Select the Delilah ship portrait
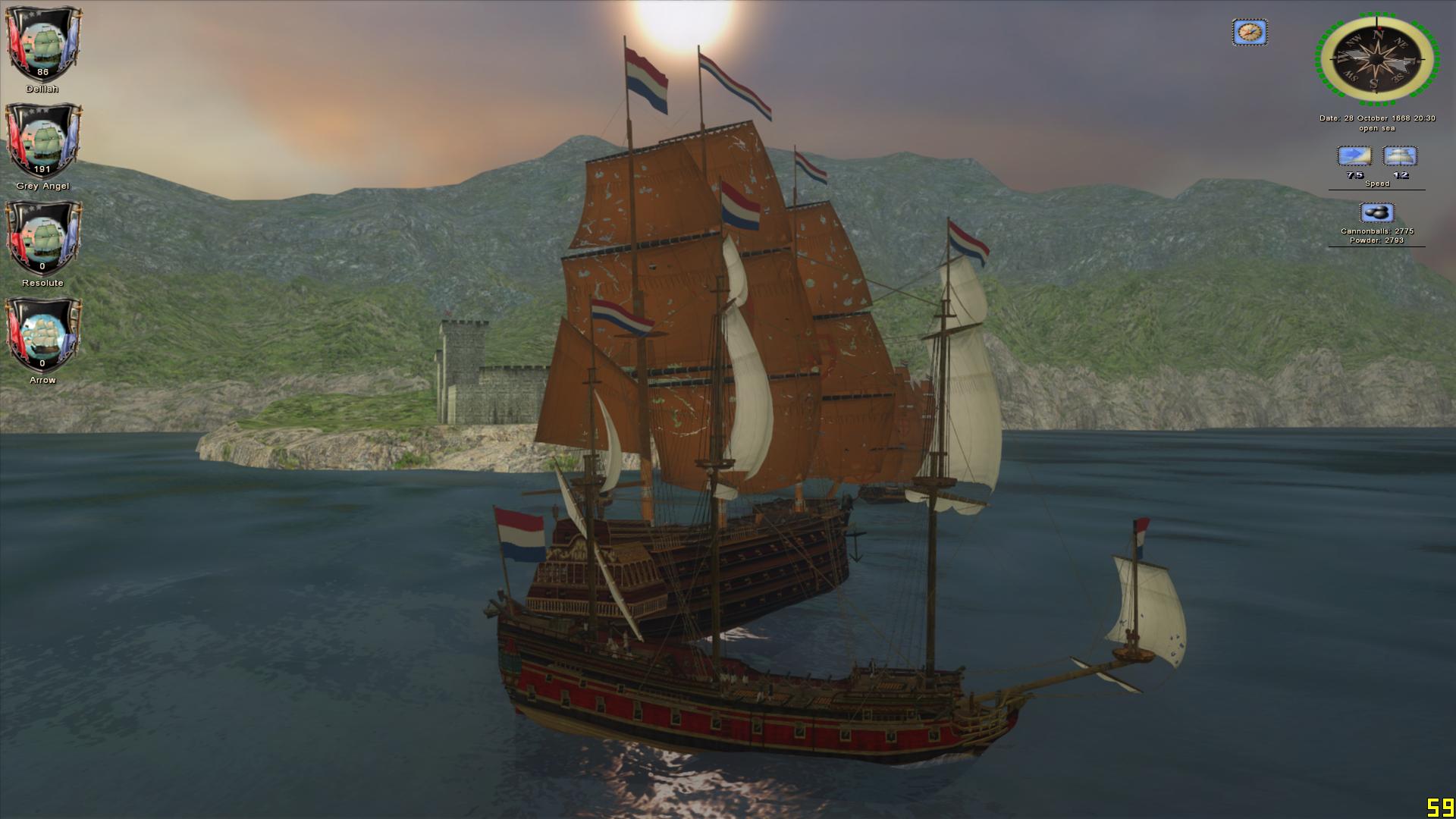 [42, 44]
